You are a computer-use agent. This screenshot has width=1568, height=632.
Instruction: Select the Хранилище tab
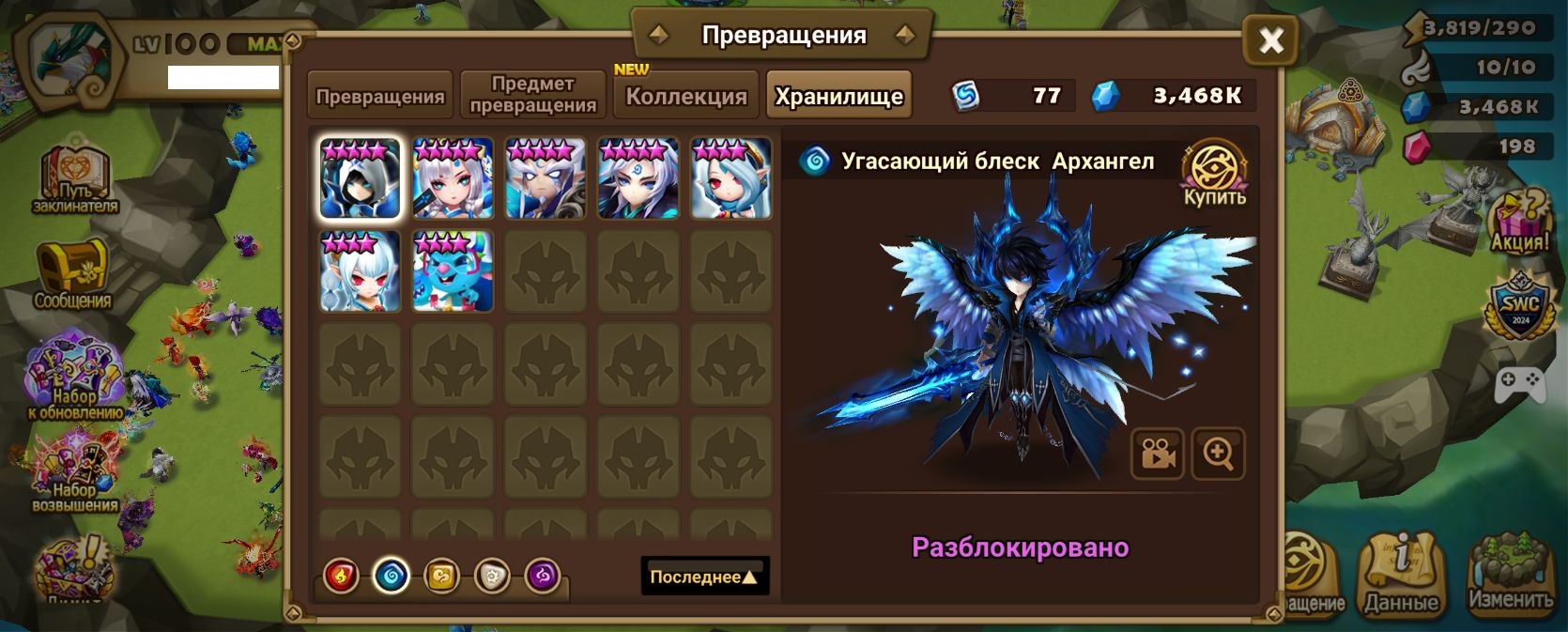pos(838,96)
